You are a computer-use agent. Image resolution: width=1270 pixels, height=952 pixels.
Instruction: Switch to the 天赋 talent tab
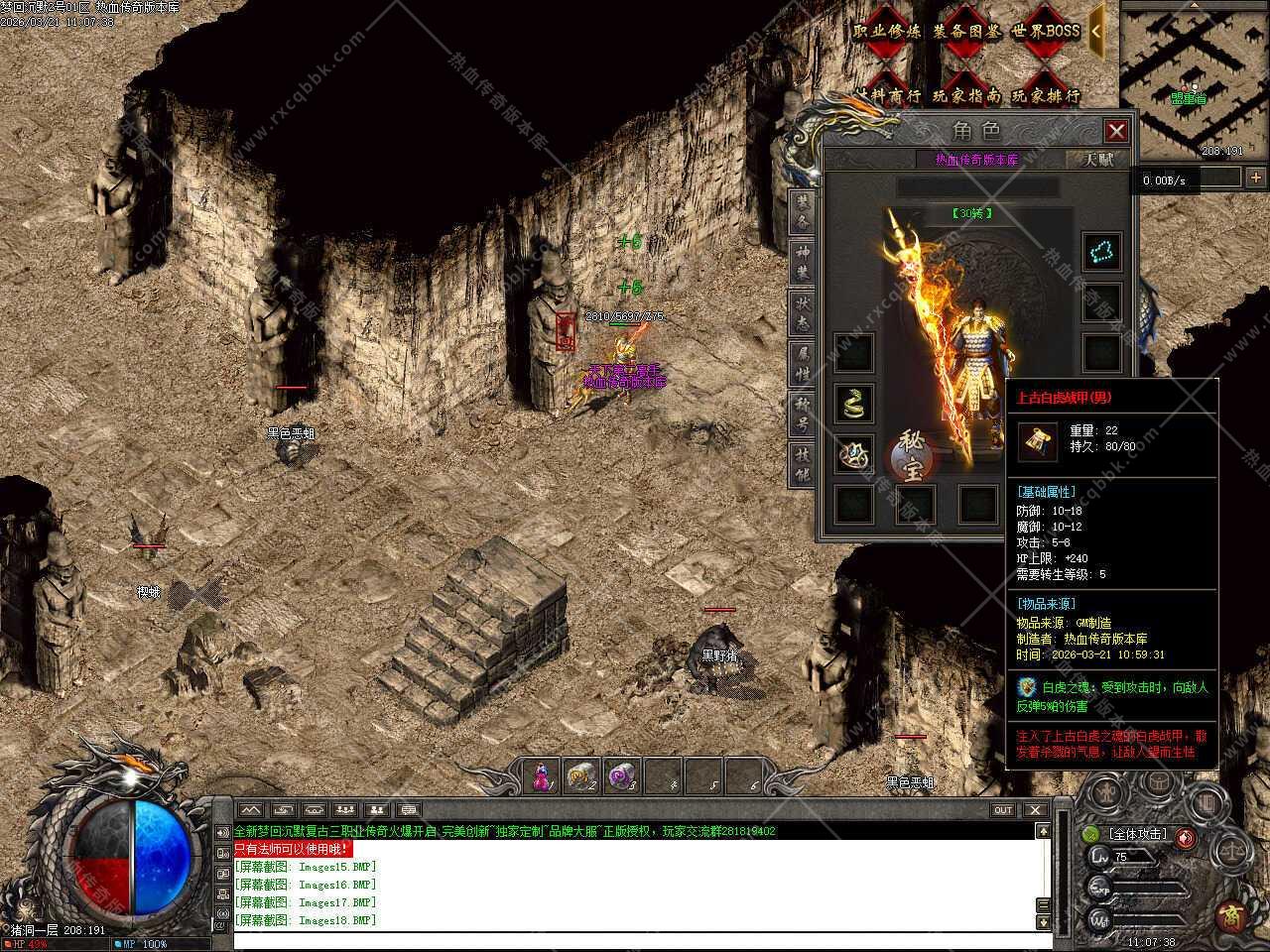[x=1097, y=159]
